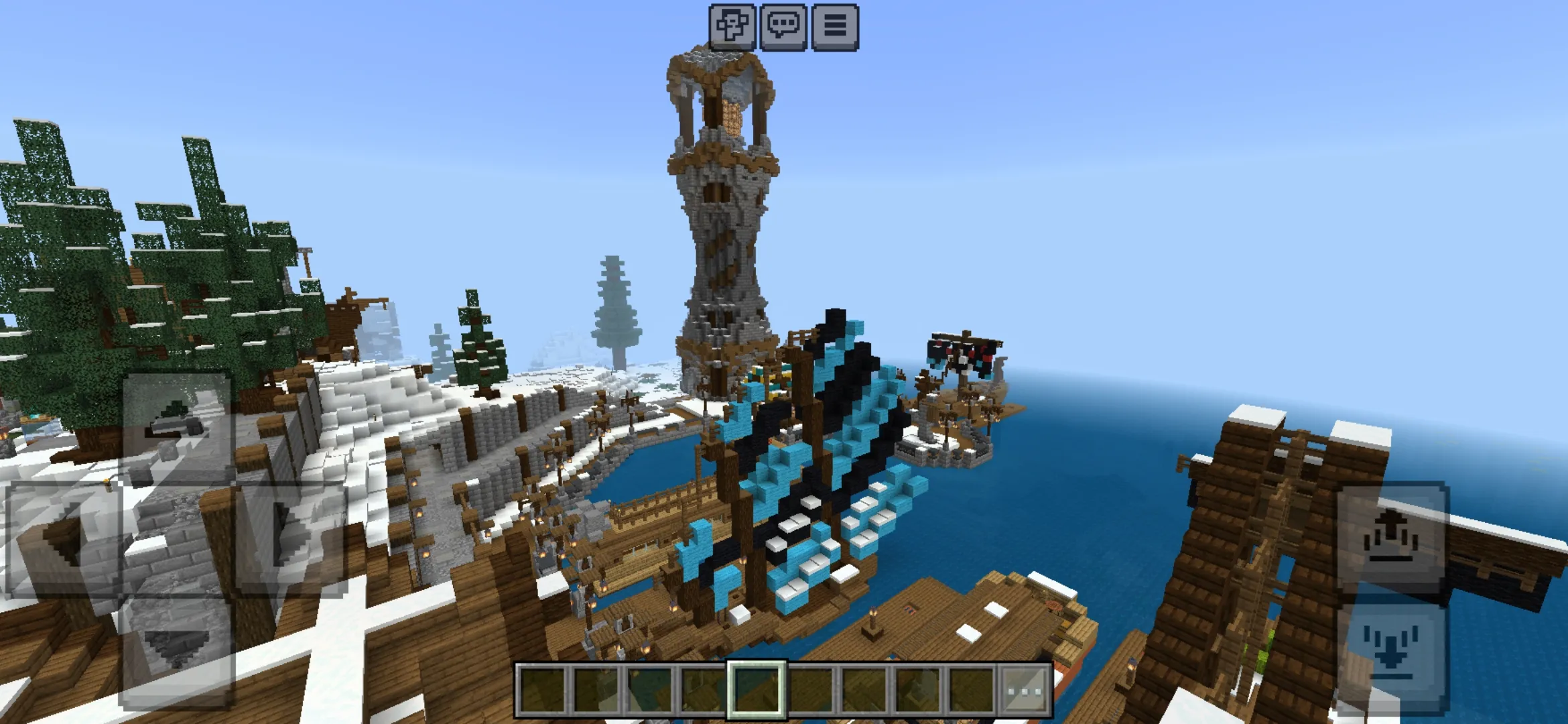
Task: Tap the D-pad left arrow
Action: click(x=64, y=538)
